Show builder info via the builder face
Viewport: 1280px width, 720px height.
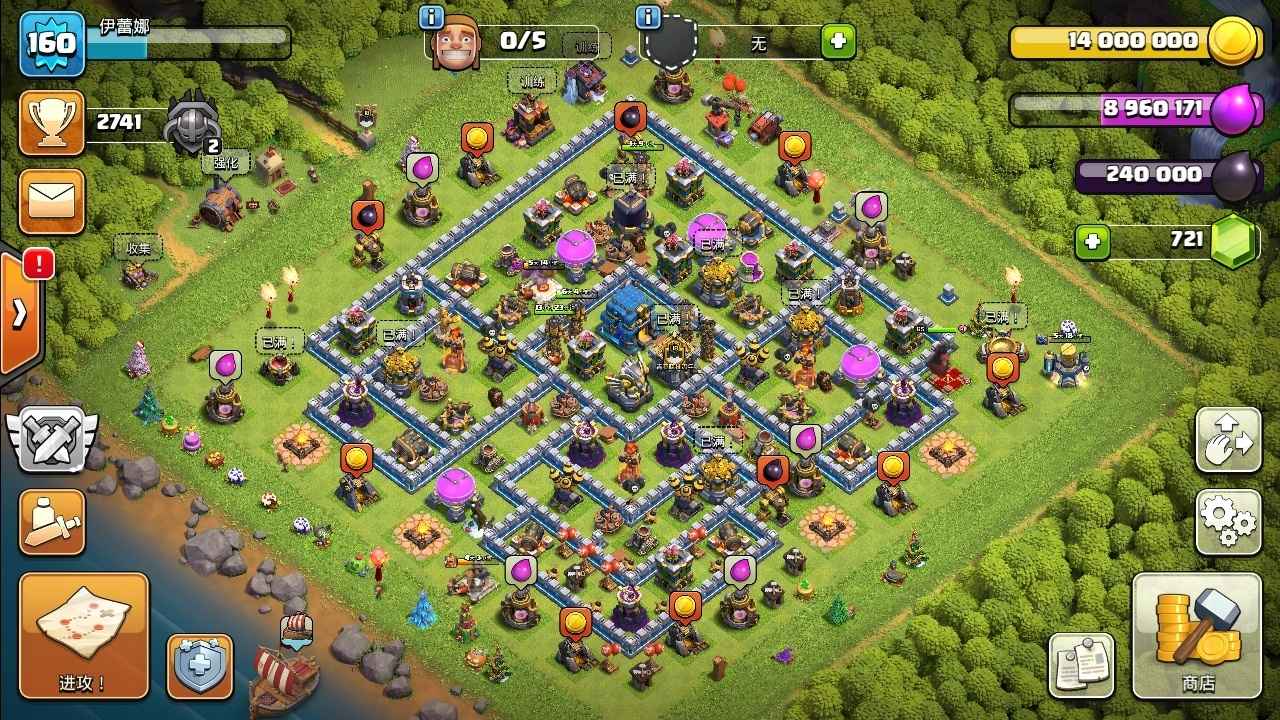[x=456, y=43]
